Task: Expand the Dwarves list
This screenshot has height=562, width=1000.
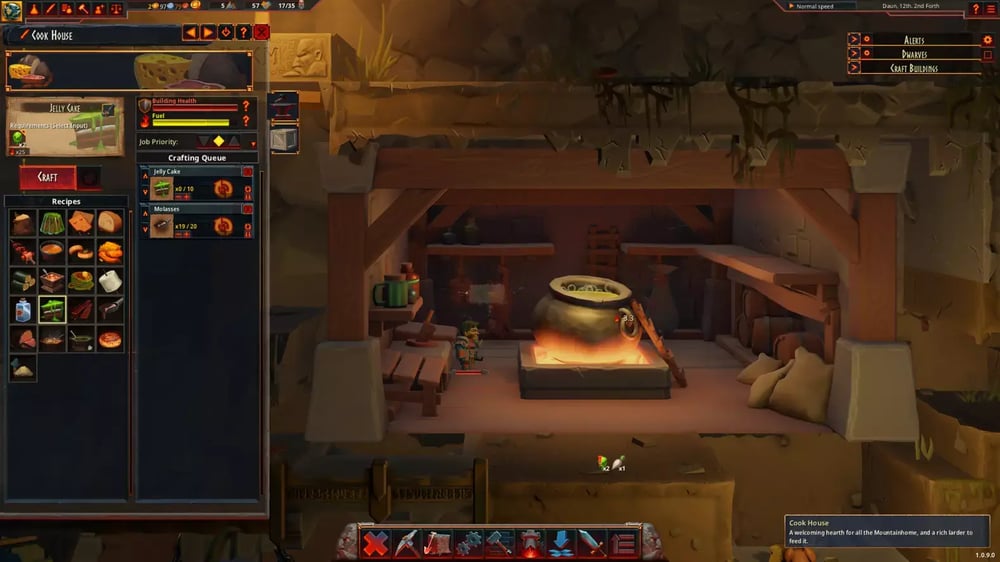Action: tap(853, 54)
